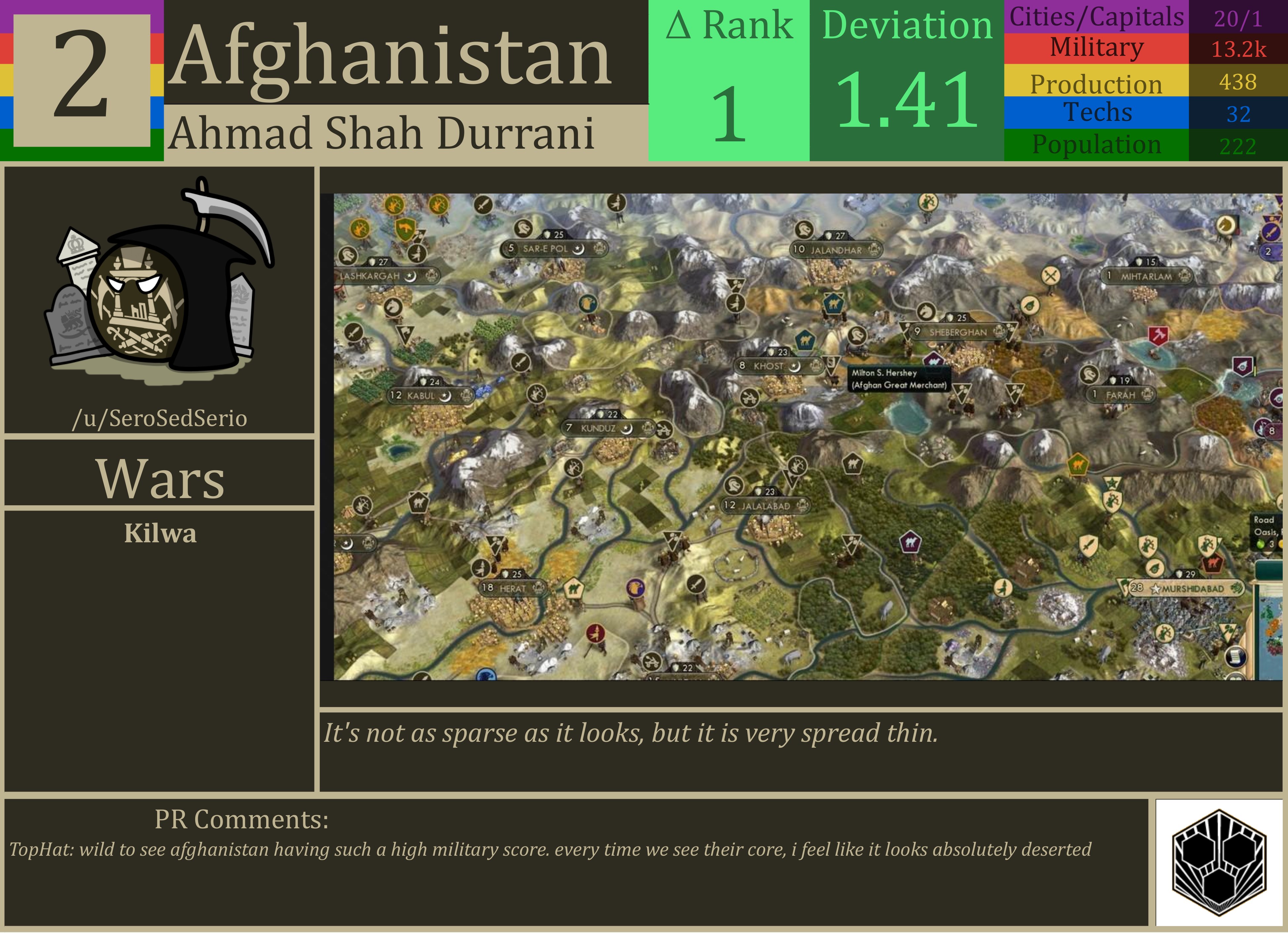The height and width of the screenshot is (933, 1288).
Task: Click the /u/SeroSedSerio username link
Action: (x=160, y=418)
